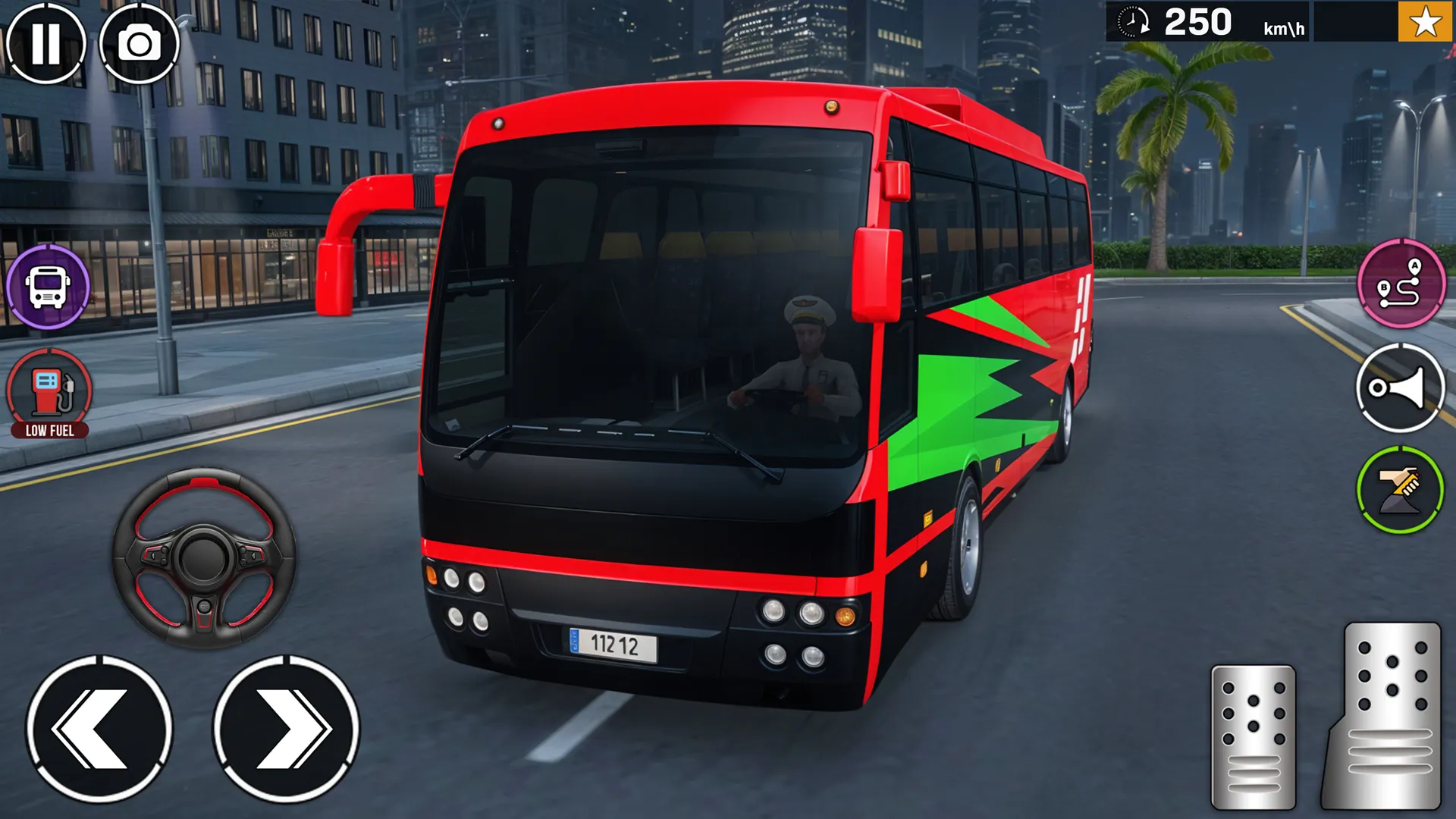Click the speedometer timer icon
The height and width of the screenshot is (819, 1456).
1131,23
